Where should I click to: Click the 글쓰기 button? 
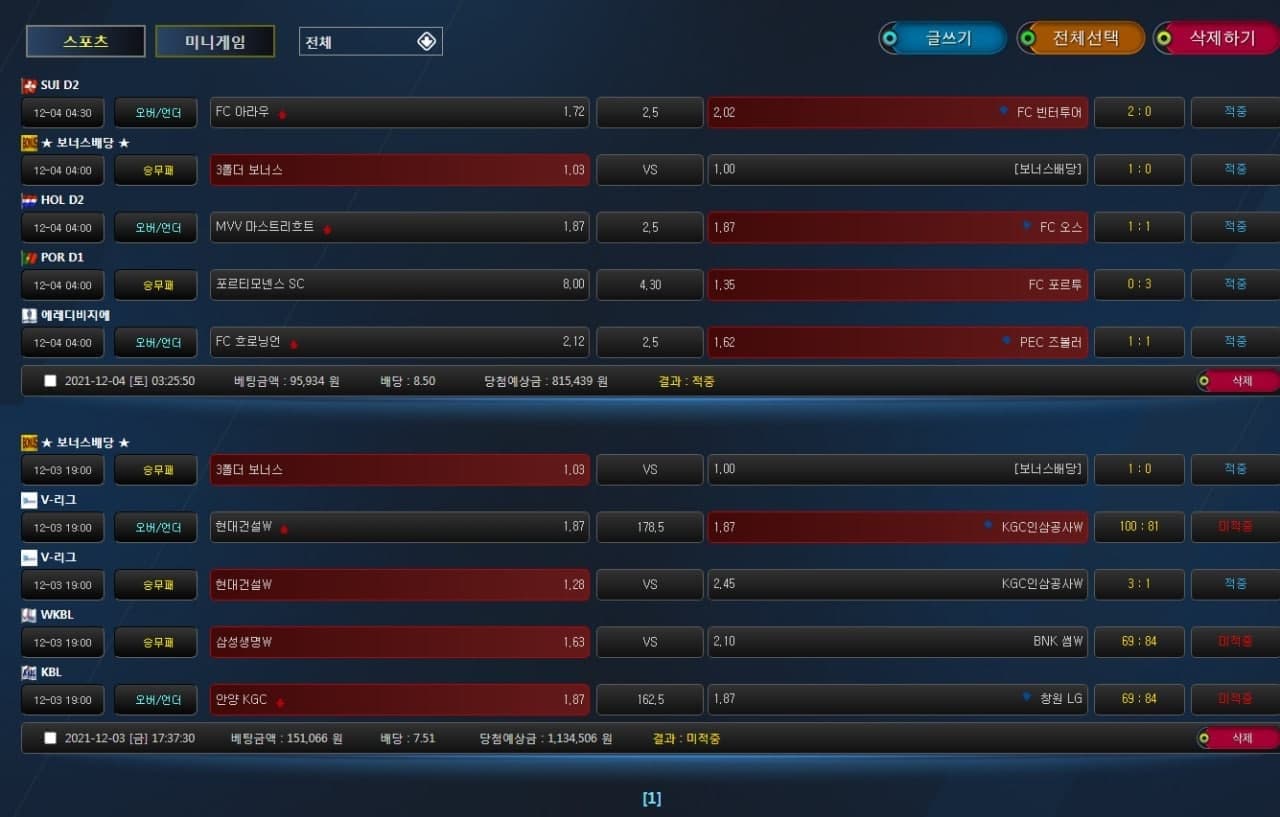point(943,39)
